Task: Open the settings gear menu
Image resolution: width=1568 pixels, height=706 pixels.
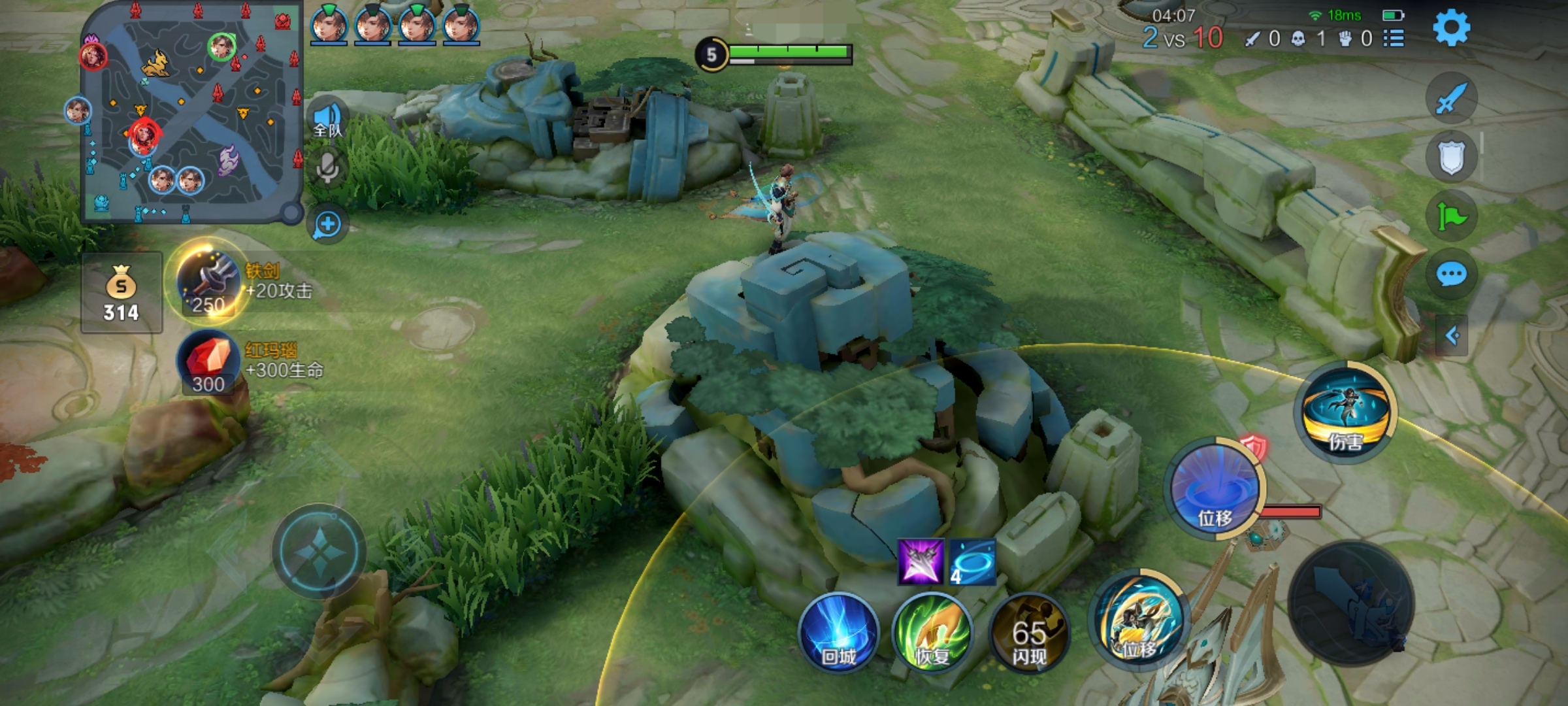Action: click(x=1451, y=27)
